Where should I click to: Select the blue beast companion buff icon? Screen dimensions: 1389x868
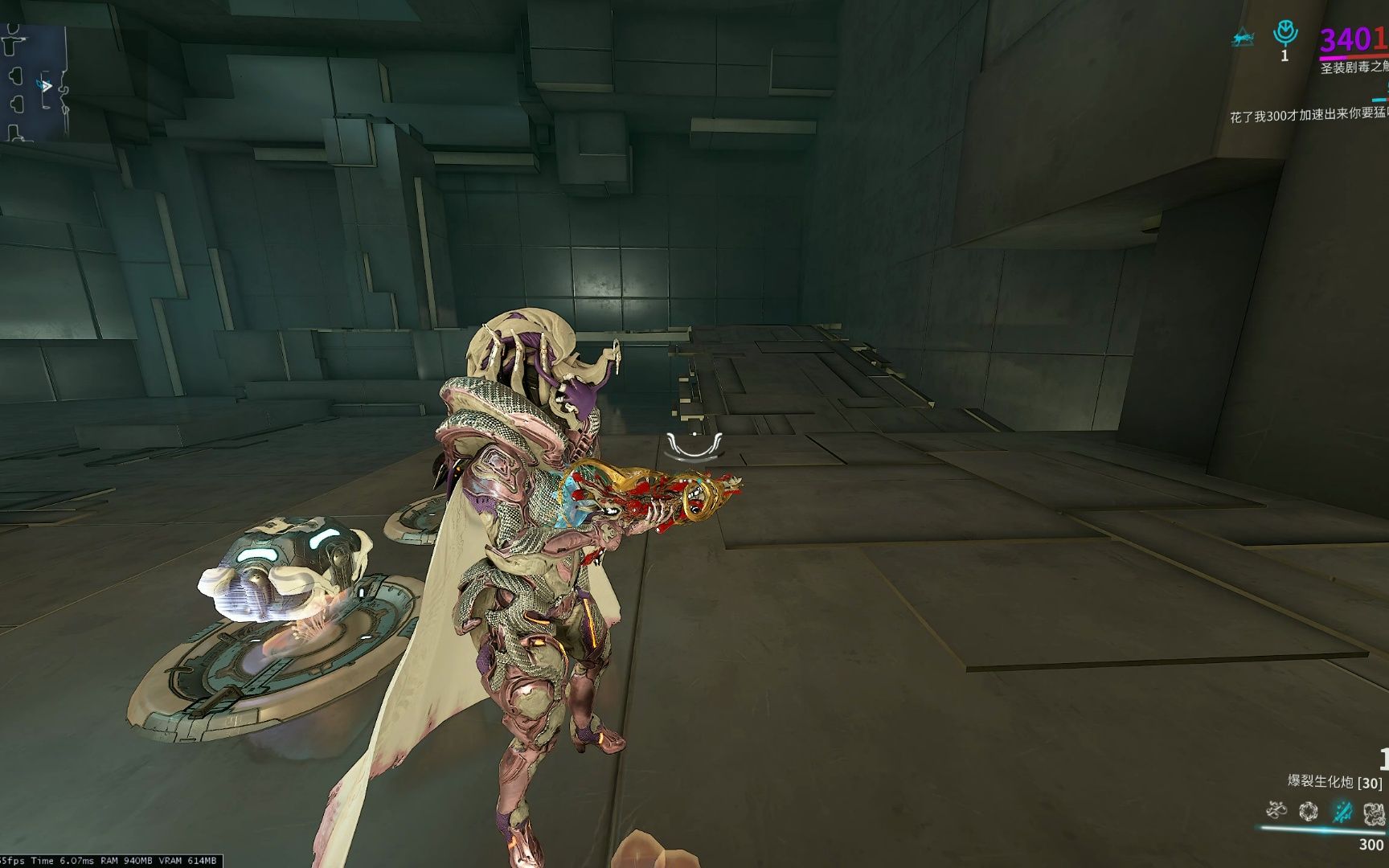pos(1243,38)
